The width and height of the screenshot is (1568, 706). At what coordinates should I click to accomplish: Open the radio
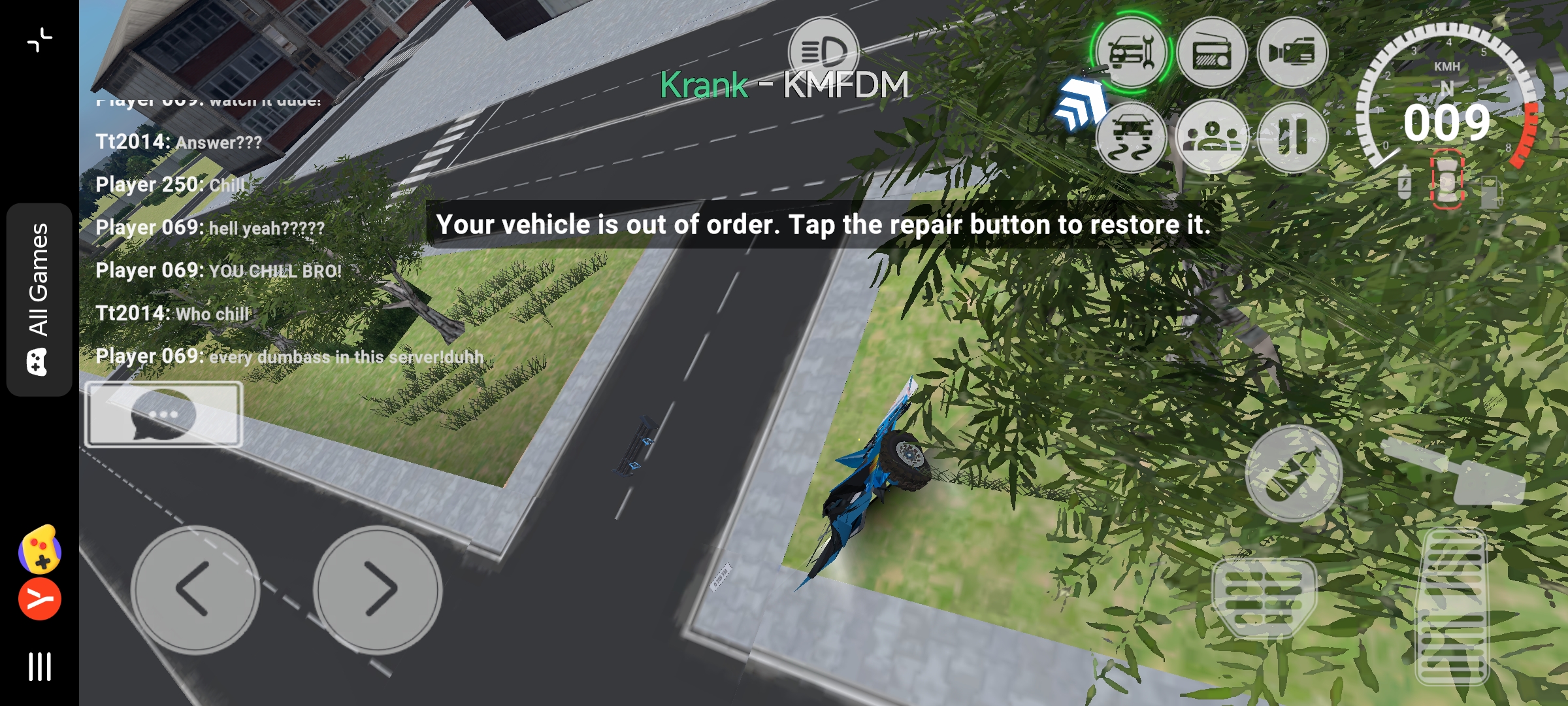point(1212,52)
